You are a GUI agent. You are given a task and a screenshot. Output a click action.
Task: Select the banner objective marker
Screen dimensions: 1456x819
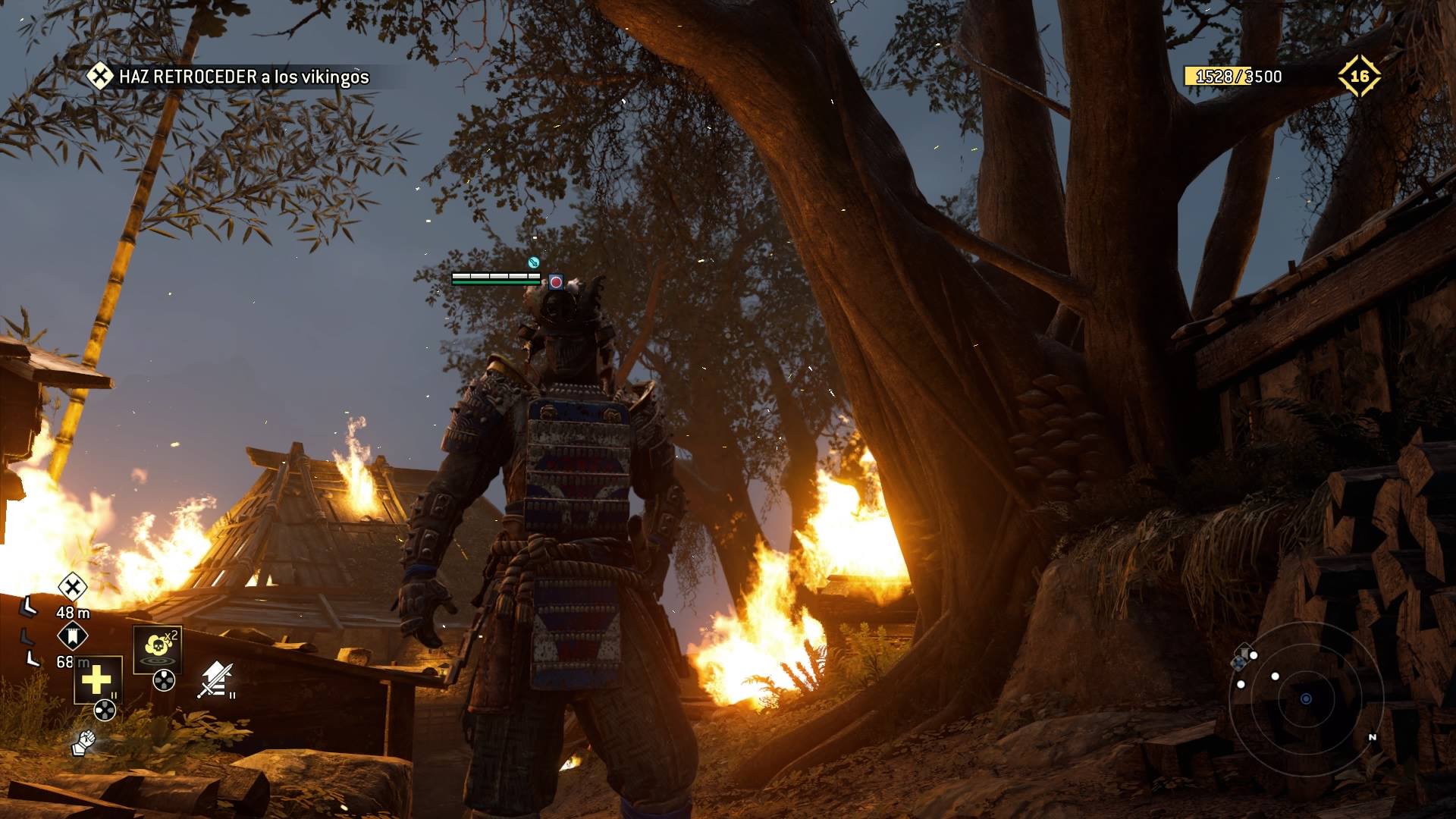coord(73,636)
